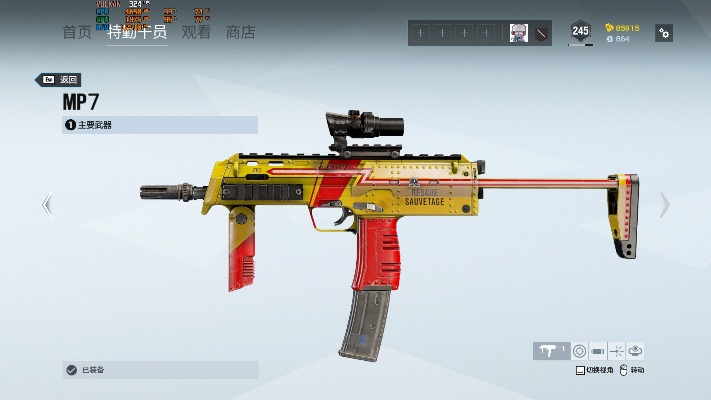Select the laser attachment icon

click(x=617, y=350)
